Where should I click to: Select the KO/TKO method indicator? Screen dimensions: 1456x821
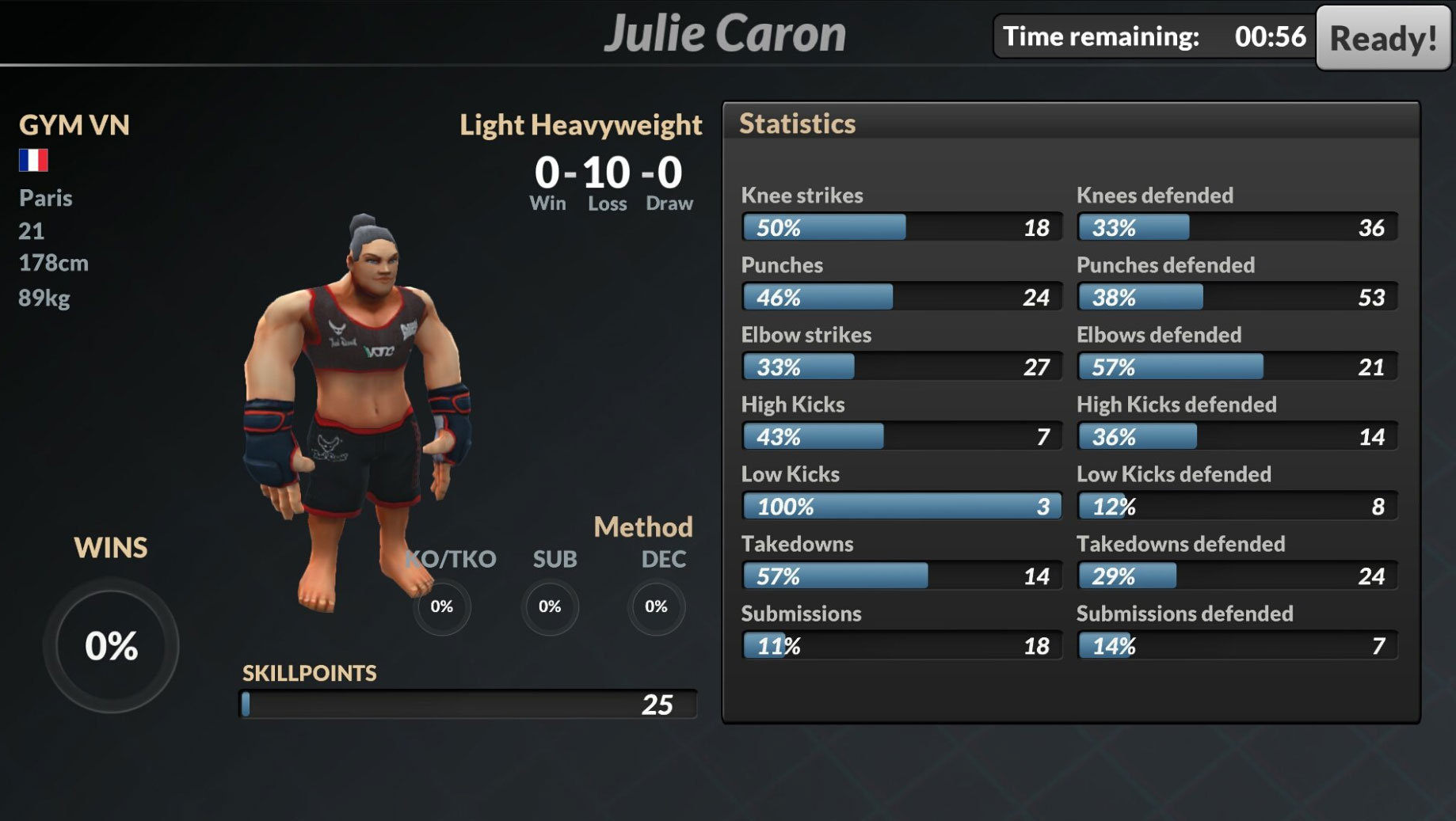[x=443, y=606]
